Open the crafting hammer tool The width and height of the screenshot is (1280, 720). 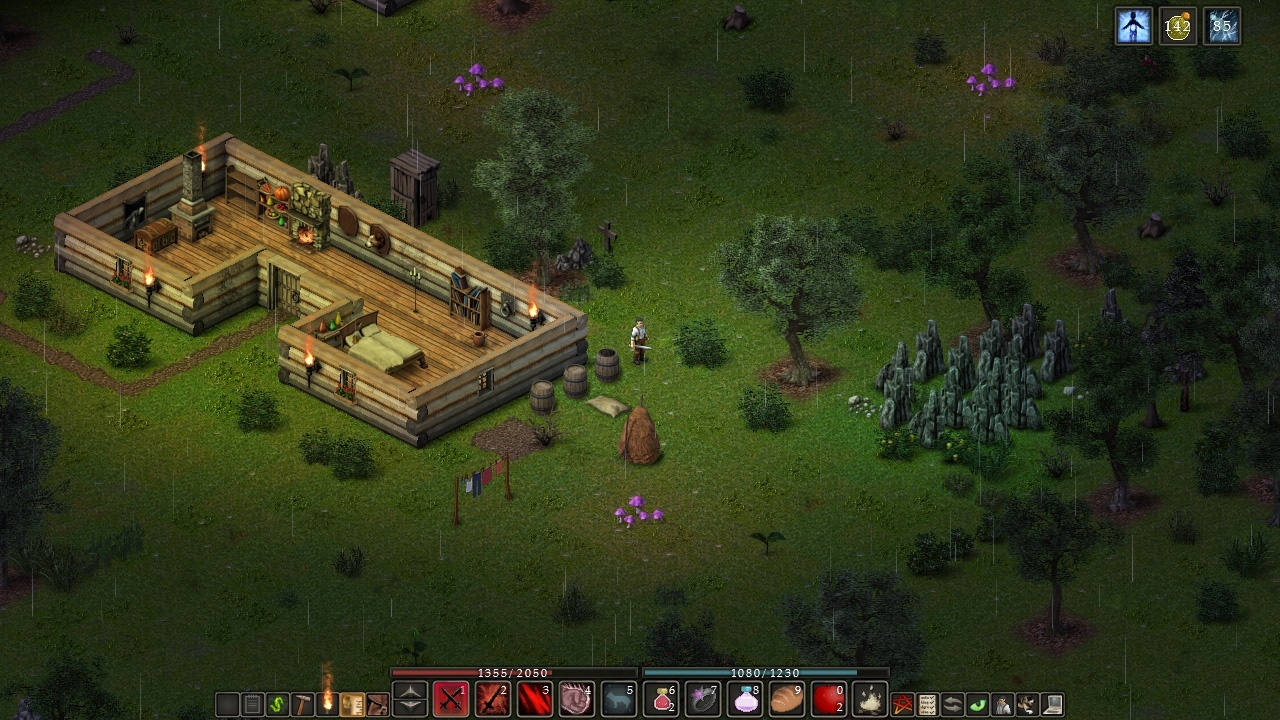[304, 701]
